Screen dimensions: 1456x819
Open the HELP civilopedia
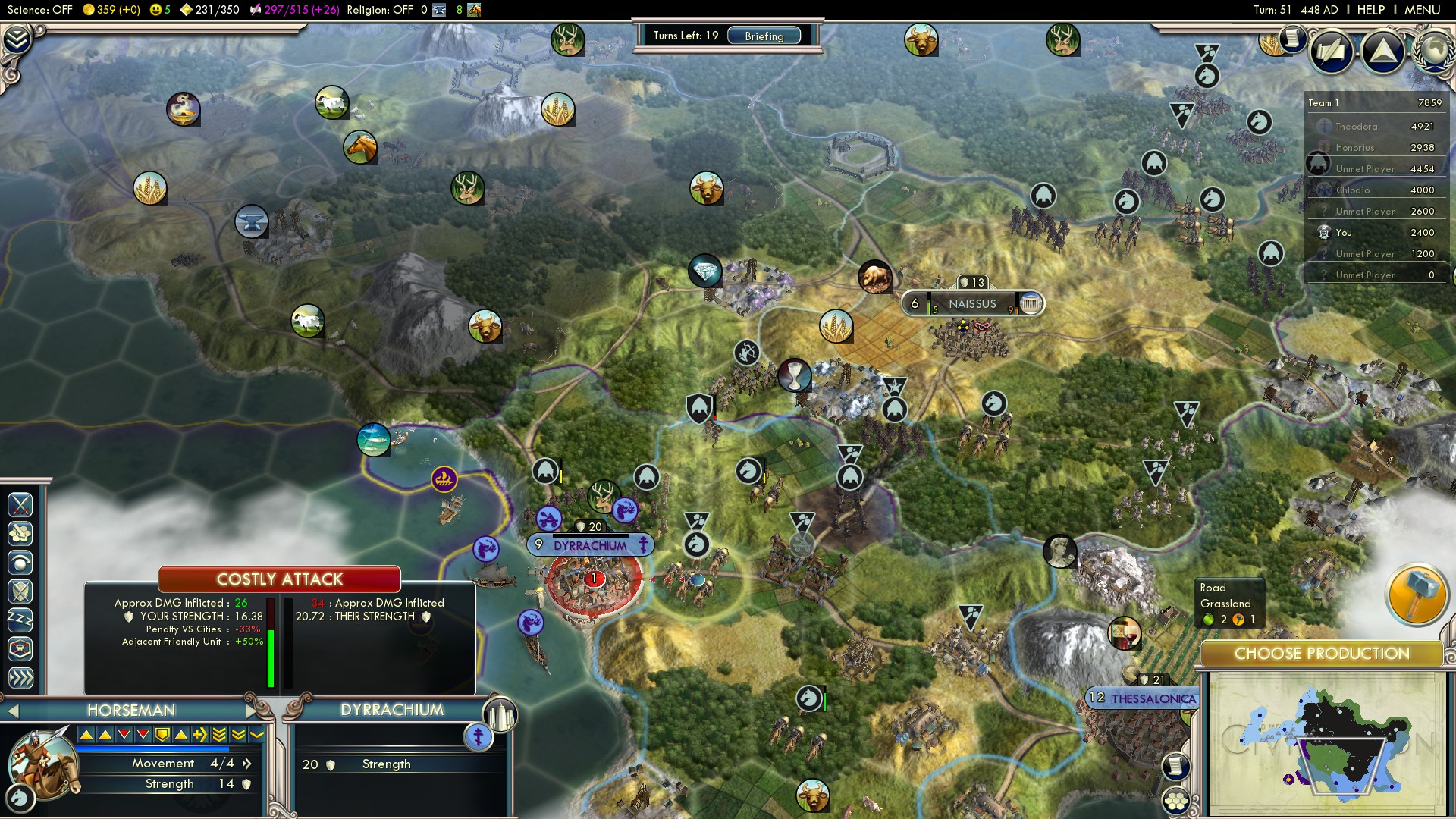(x=1370, y=10)
